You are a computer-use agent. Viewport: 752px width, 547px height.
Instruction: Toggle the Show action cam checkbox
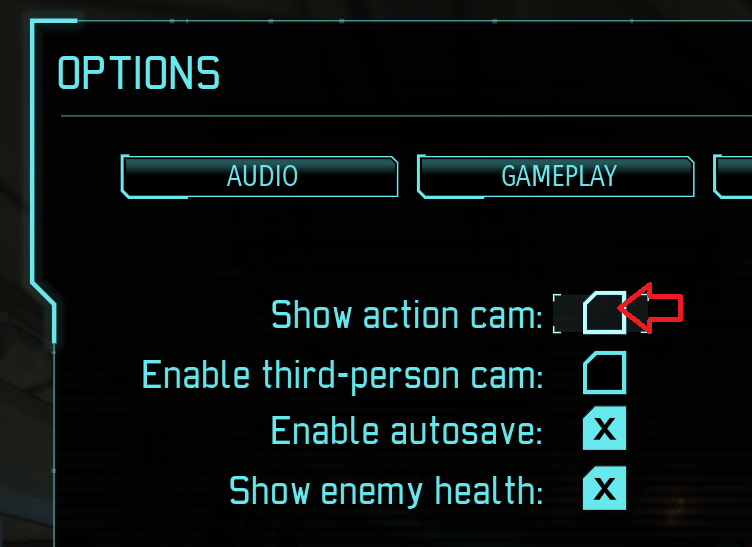point(604,313)
